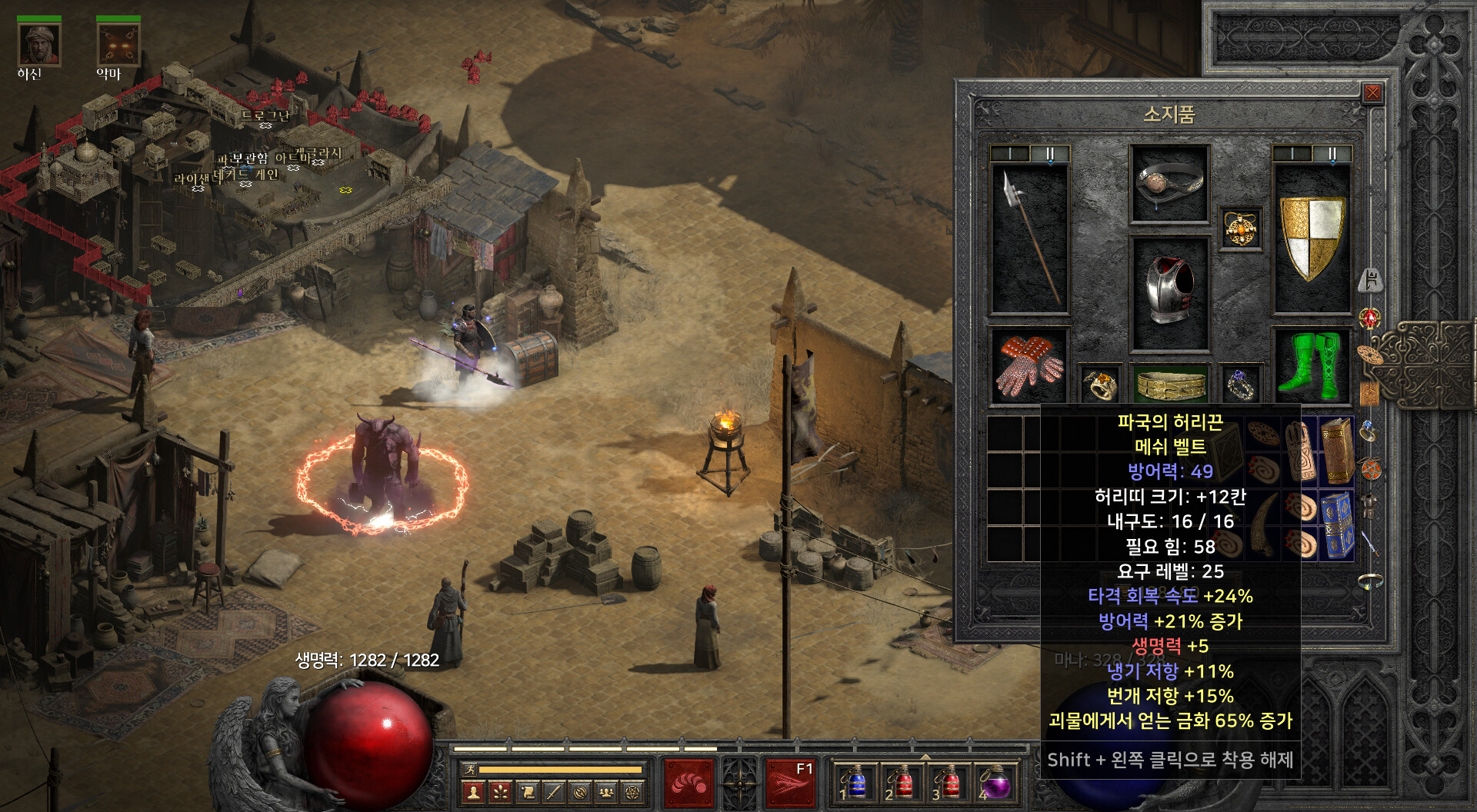Pick the gold and white shield
The height and width of the screenshot is (812, 1477).
coord(1312,238)
